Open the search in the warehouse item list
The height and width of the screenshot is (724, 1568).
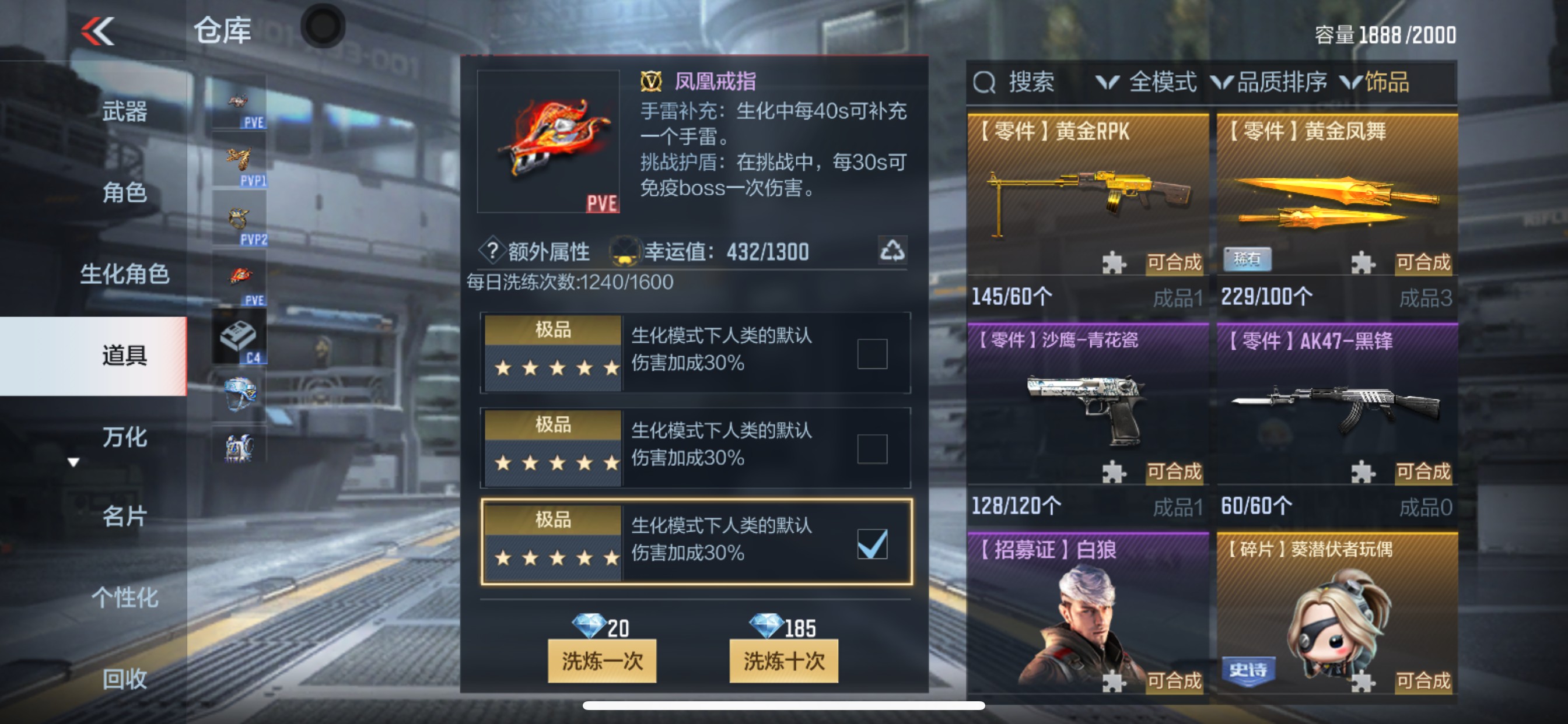coord(1018,83)
